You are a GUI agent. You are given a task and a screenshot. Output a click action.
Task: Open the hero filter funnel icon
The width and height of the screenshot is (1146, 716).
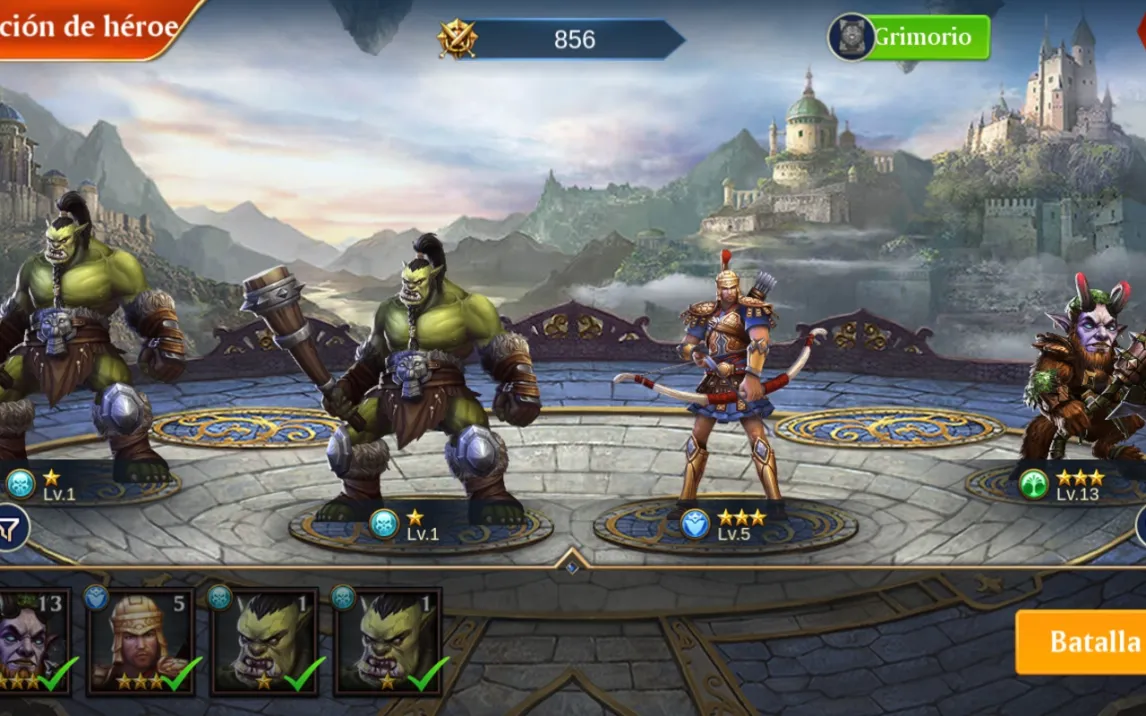(x=10, y=526)
